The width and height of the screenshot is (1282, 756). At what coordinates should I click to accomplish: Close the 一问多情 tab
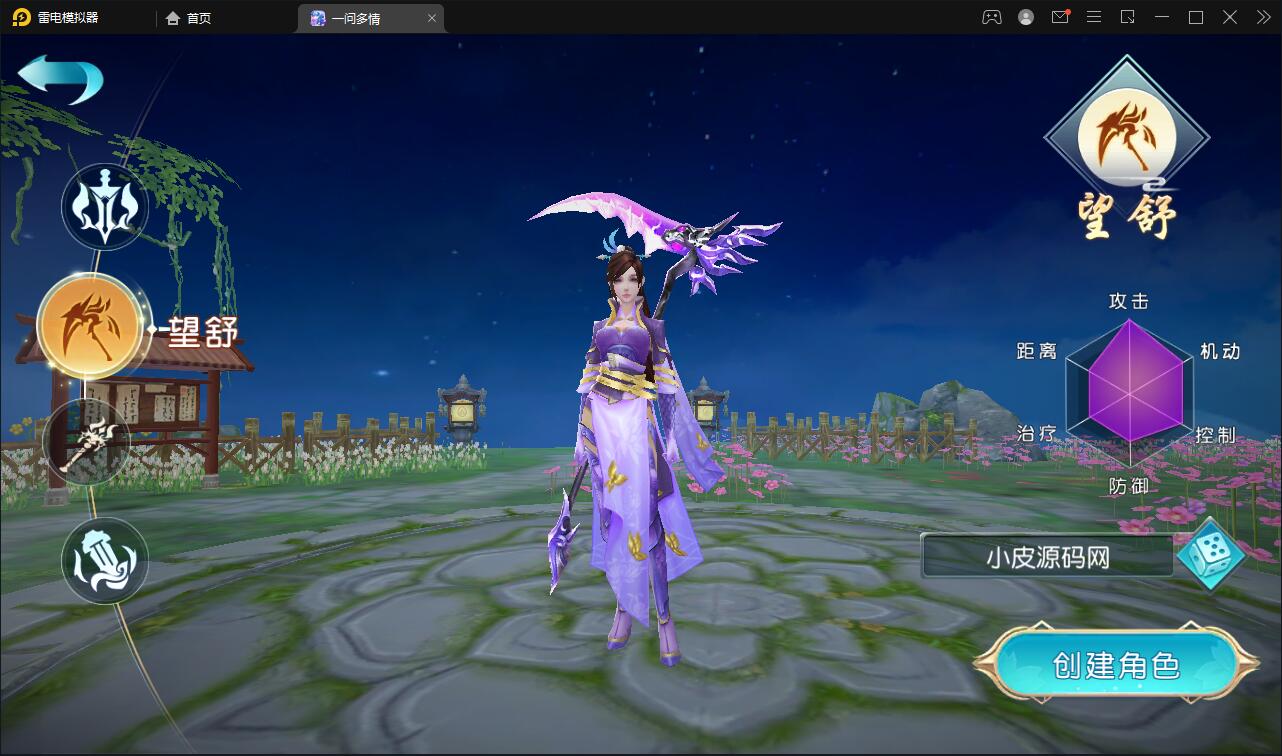431,17
